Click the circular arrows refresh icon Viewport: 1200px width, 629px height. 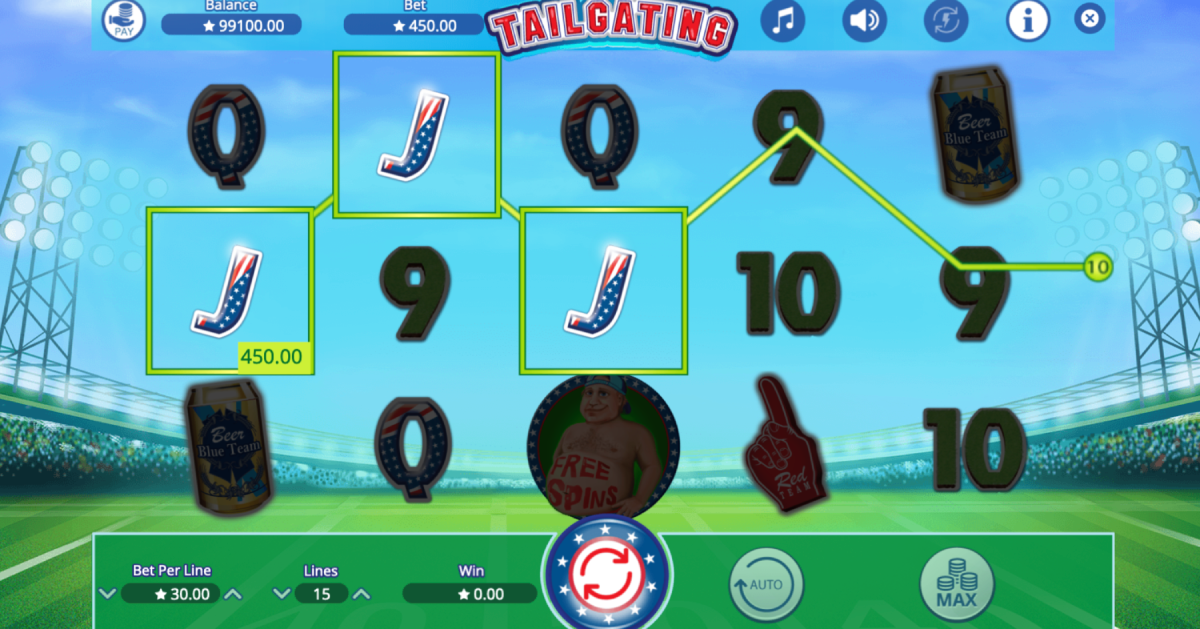(946, 20)
